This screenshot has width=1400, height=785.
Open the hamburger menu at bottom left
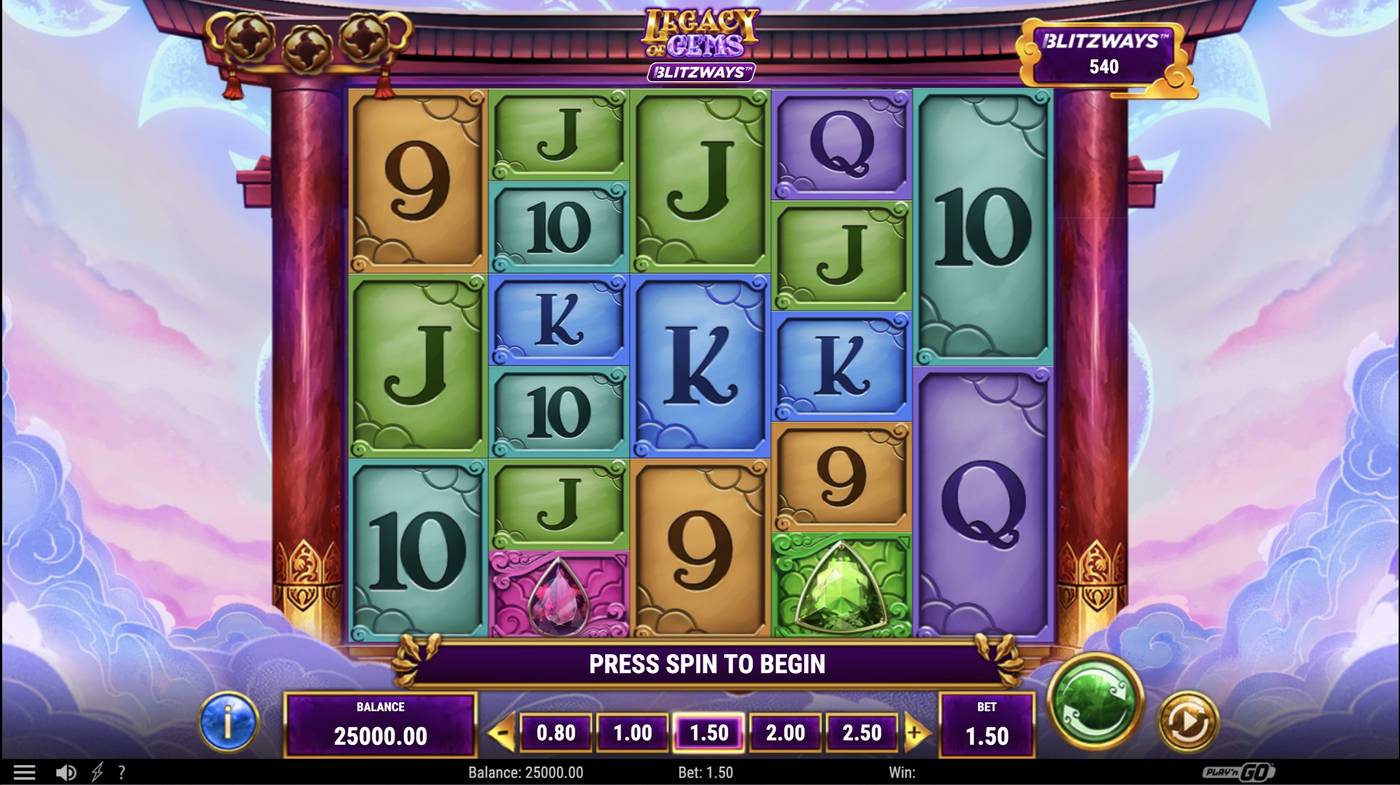(24, 771)
